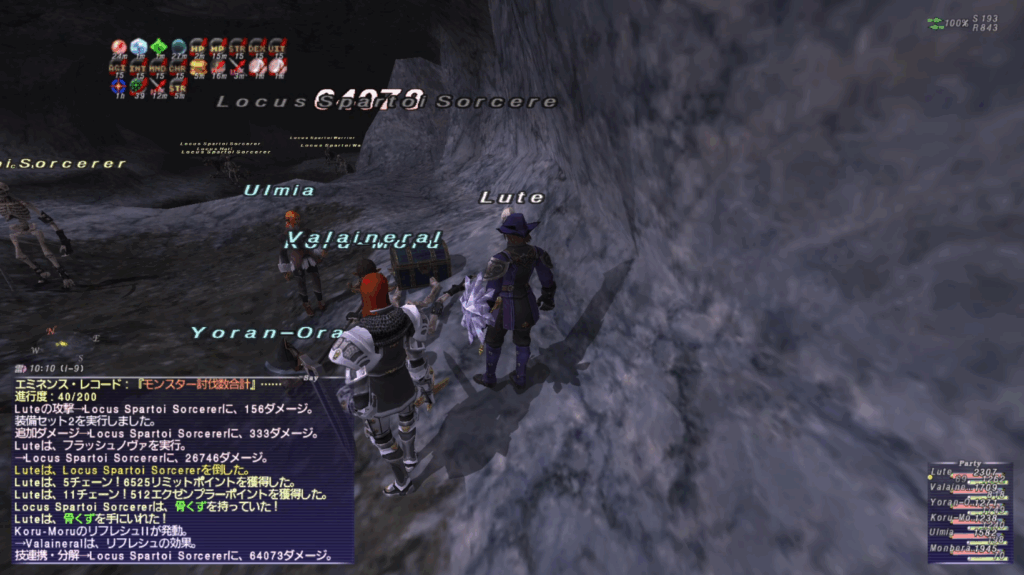This screenshot has width=1024, height=575.
Task: Select the green diamond buff icon
Action: (x=158, y=47)
